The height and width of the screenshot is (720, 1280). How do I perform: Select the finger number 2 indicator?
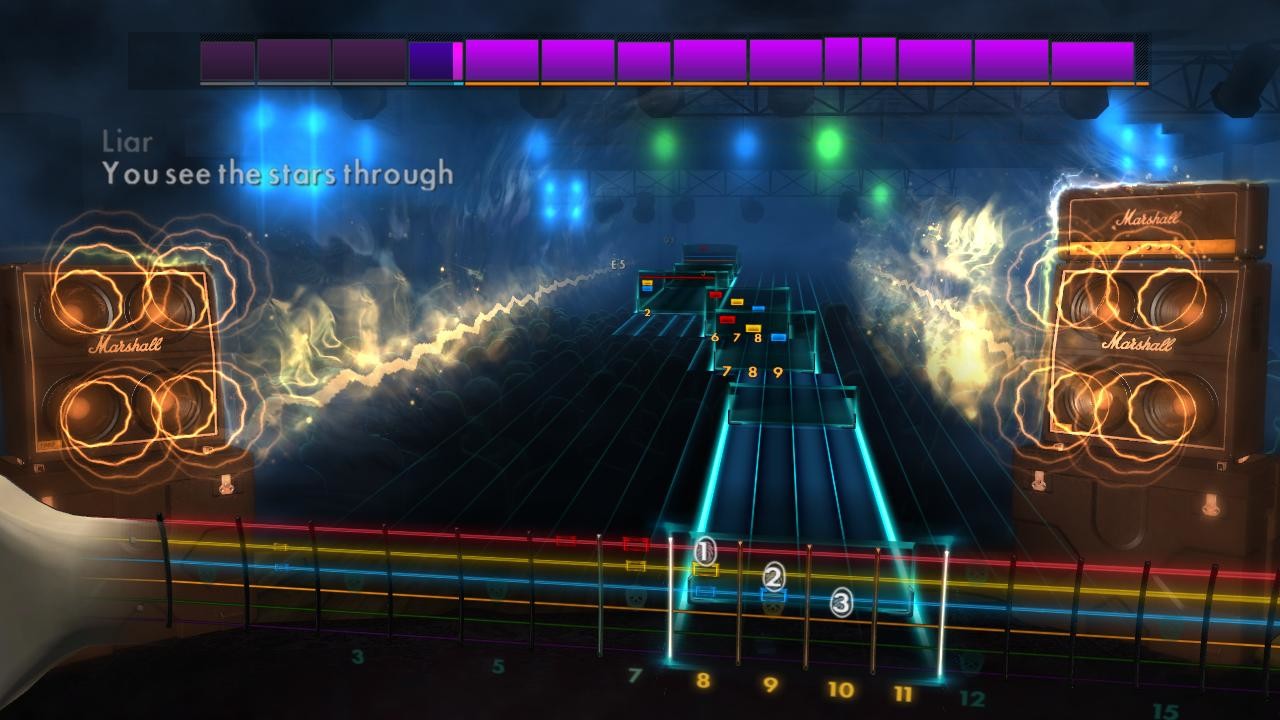pos(774,575)
